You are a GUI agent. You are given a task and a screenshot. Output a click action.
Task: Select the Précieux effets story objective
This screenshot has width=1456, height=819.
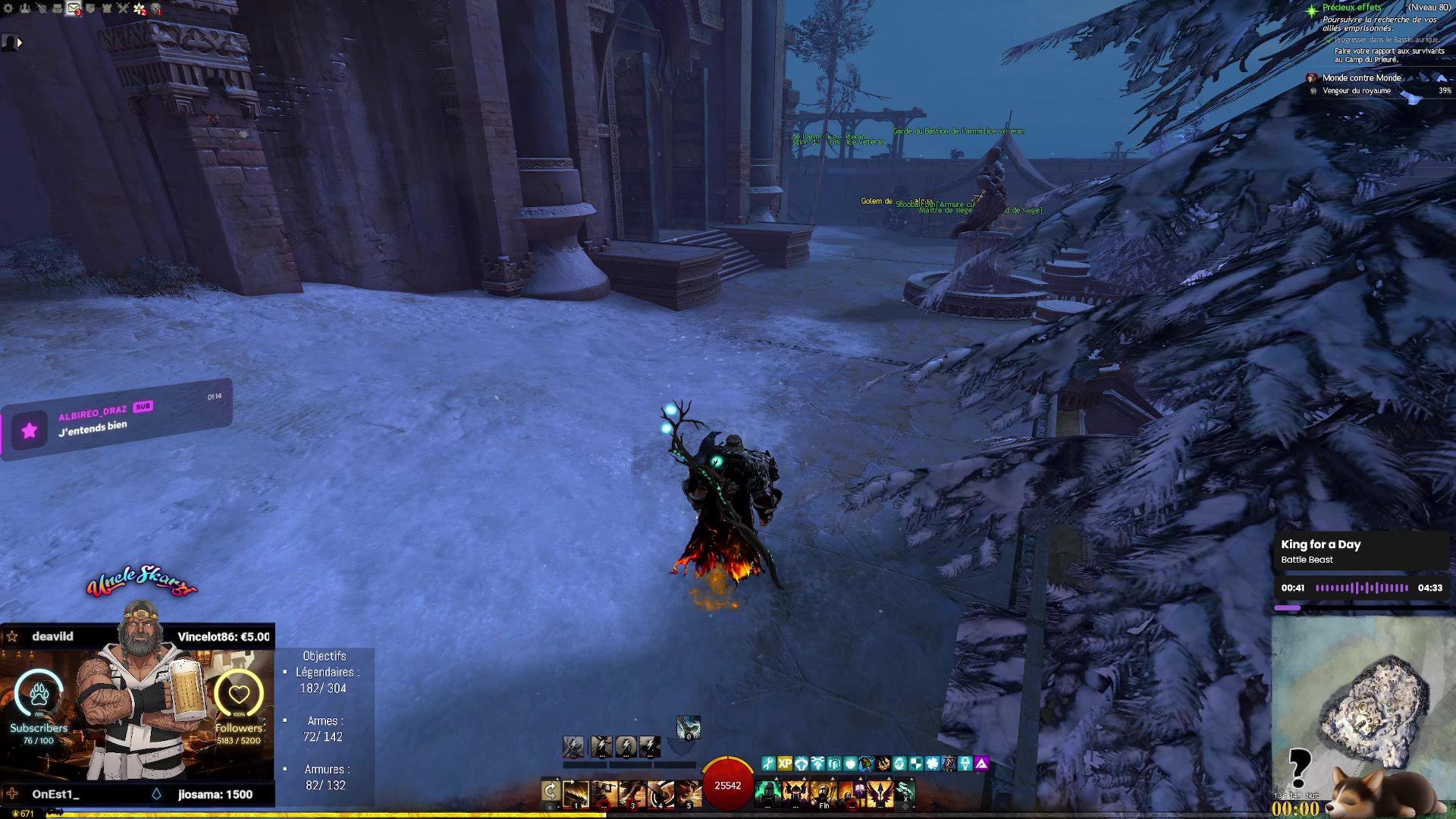click(1352, 8)
